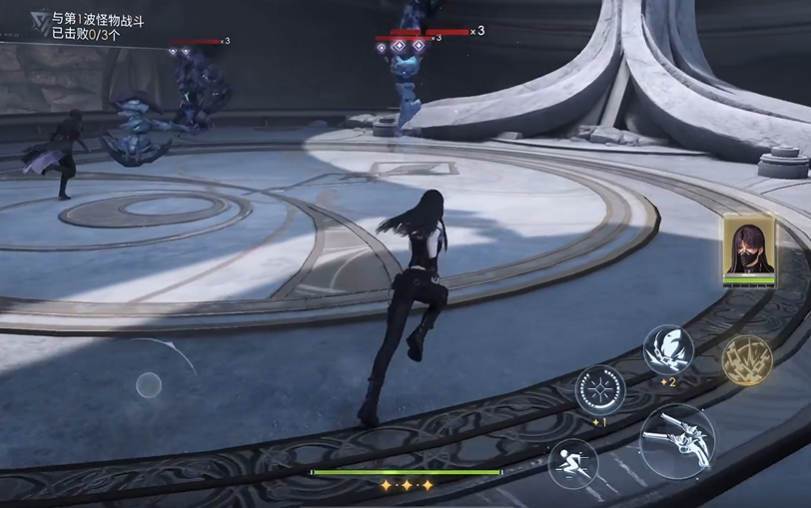Use the chained blade skill marked +2

(x=667, y=350)
